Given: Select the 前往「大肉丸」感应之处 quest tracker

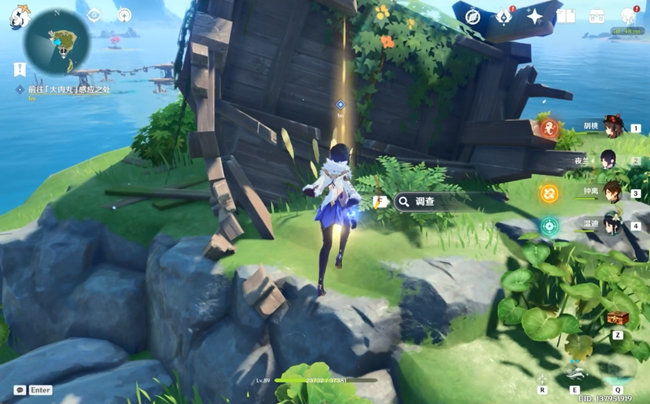Looking at the screenshot, I should coord(70,90).
